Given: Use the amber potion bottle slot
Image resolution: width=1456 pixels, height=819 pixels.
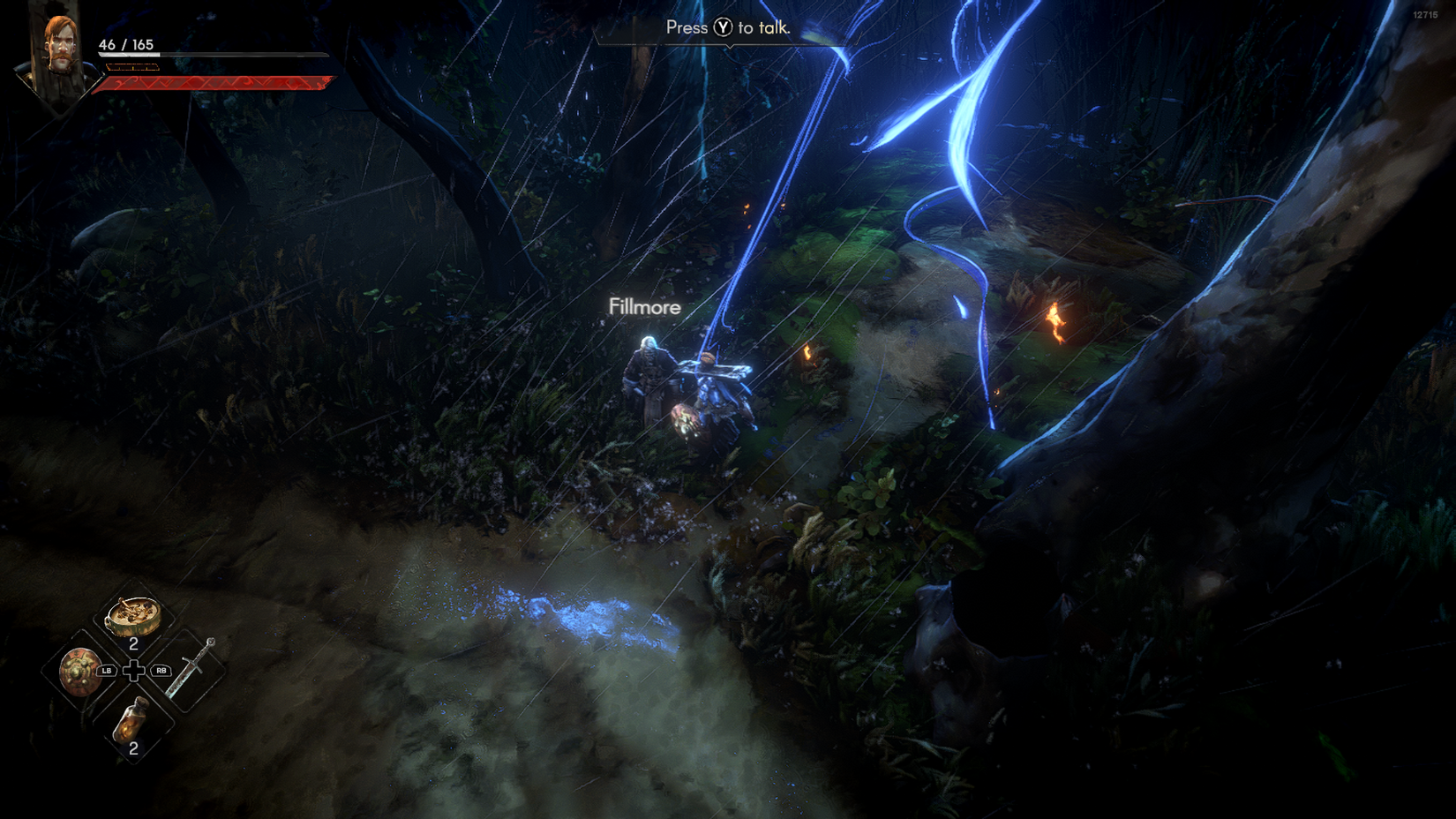Looking at the screenshot, I should tap(132, 718).
